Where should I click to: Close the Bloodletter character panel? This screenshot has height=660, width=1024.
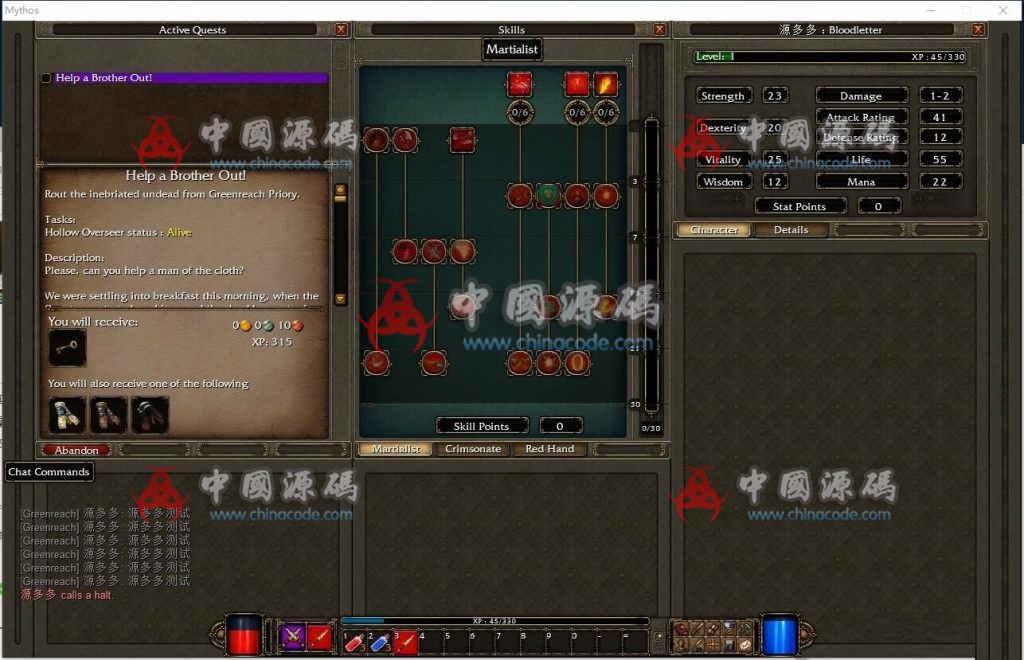tap(978, 30)
